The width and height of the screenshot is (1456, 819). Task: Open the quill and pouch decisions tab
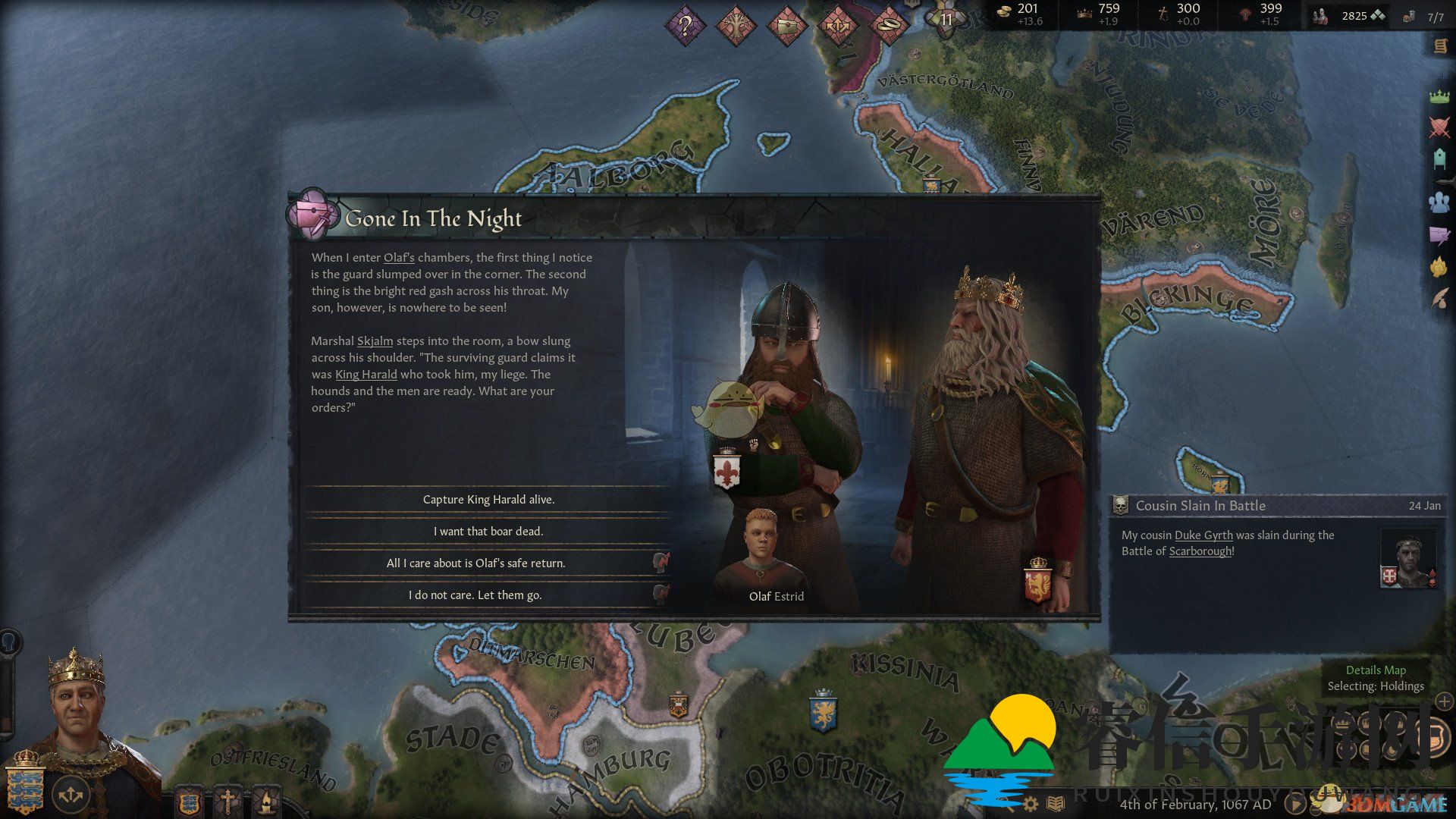[x=1439, y=298]
